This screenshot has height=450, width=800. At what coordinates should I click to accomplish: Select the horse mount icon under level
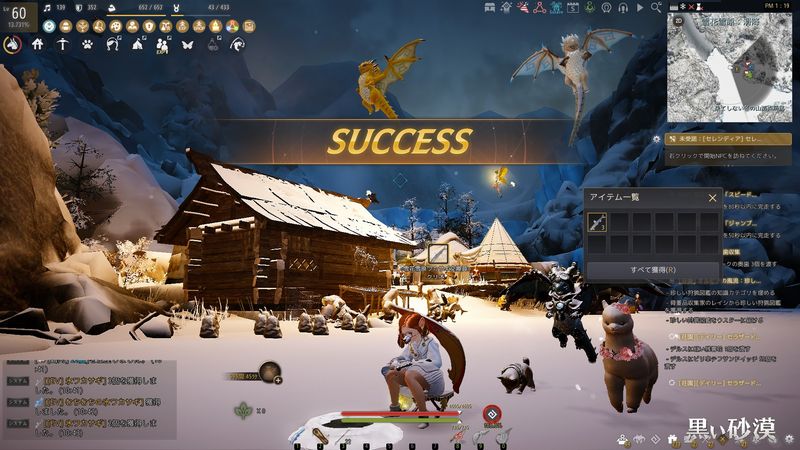coord(14,44)
